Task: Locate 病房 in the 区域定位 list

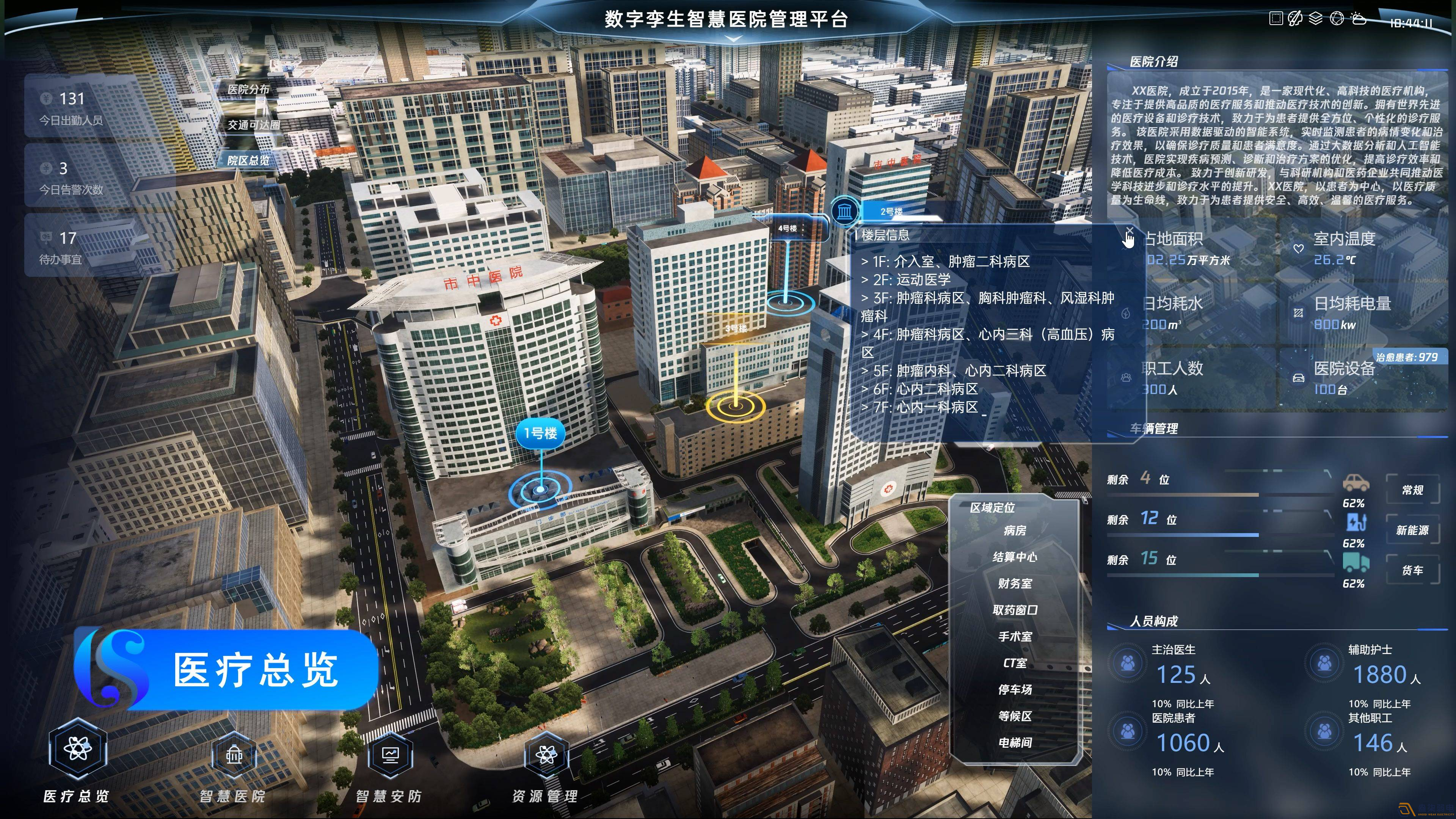Action: [1015, 531]
